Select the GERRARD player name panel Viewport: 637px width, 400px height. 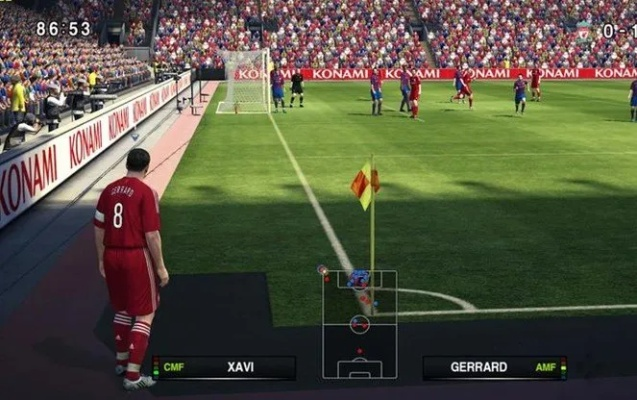[494, 367]
